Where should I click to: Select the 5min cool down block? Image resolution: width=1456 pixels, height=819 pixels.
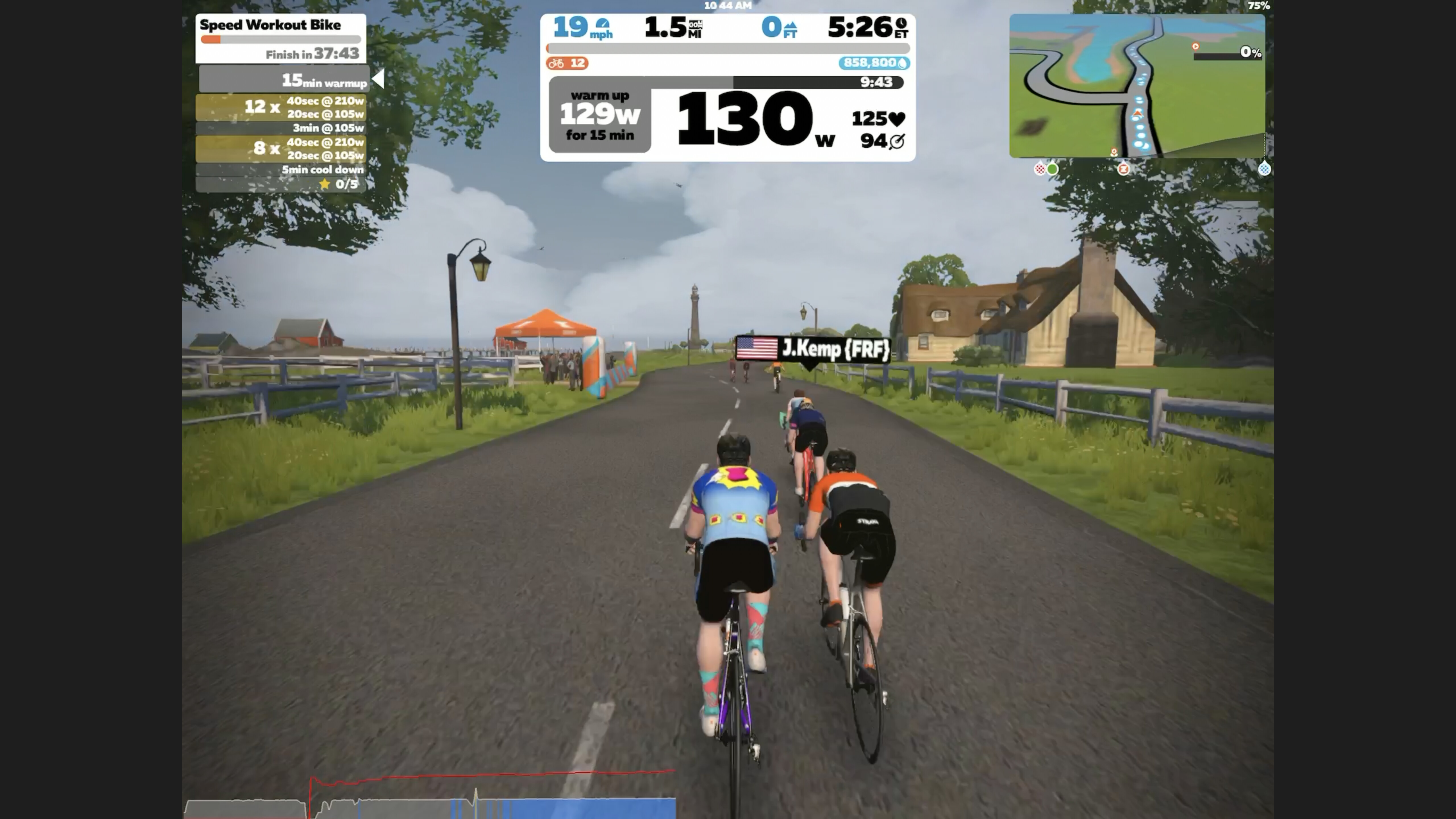(x=281, y=169)
